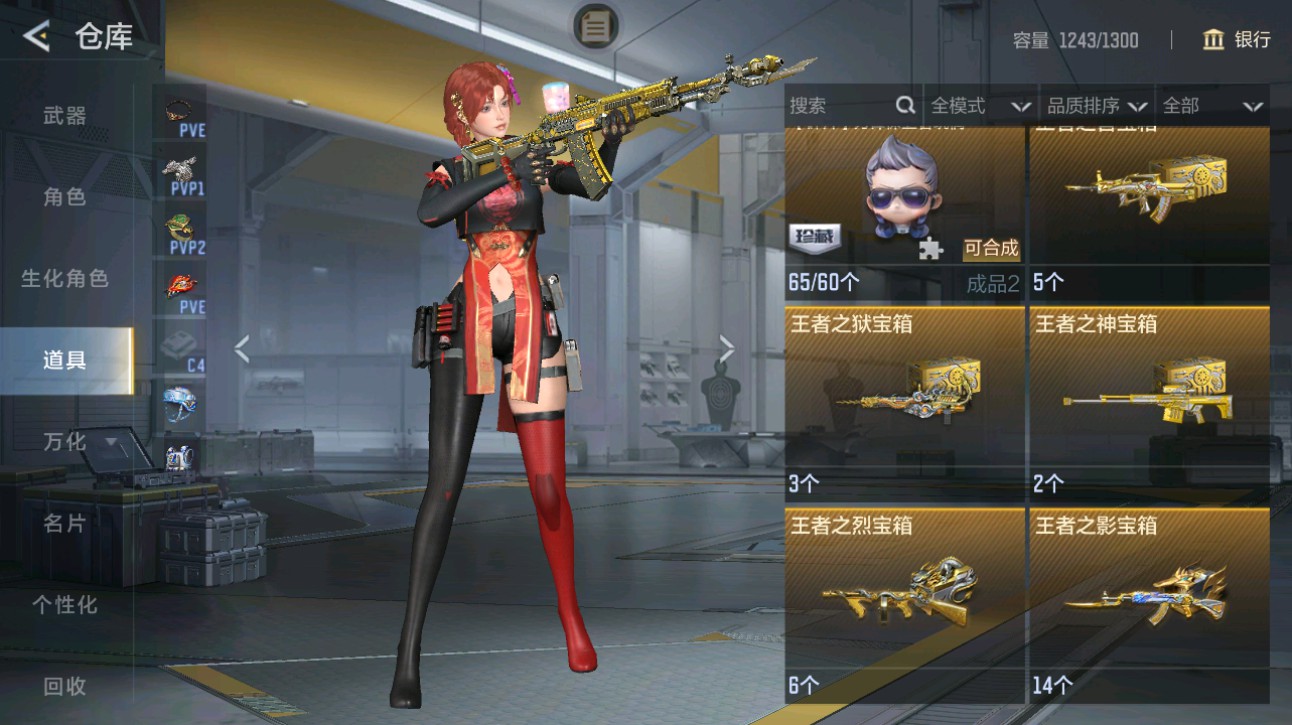The height and width of the screenshot is (725, 1292).
Task: Click the bank building icon
Action: (x=1213, y=40)
